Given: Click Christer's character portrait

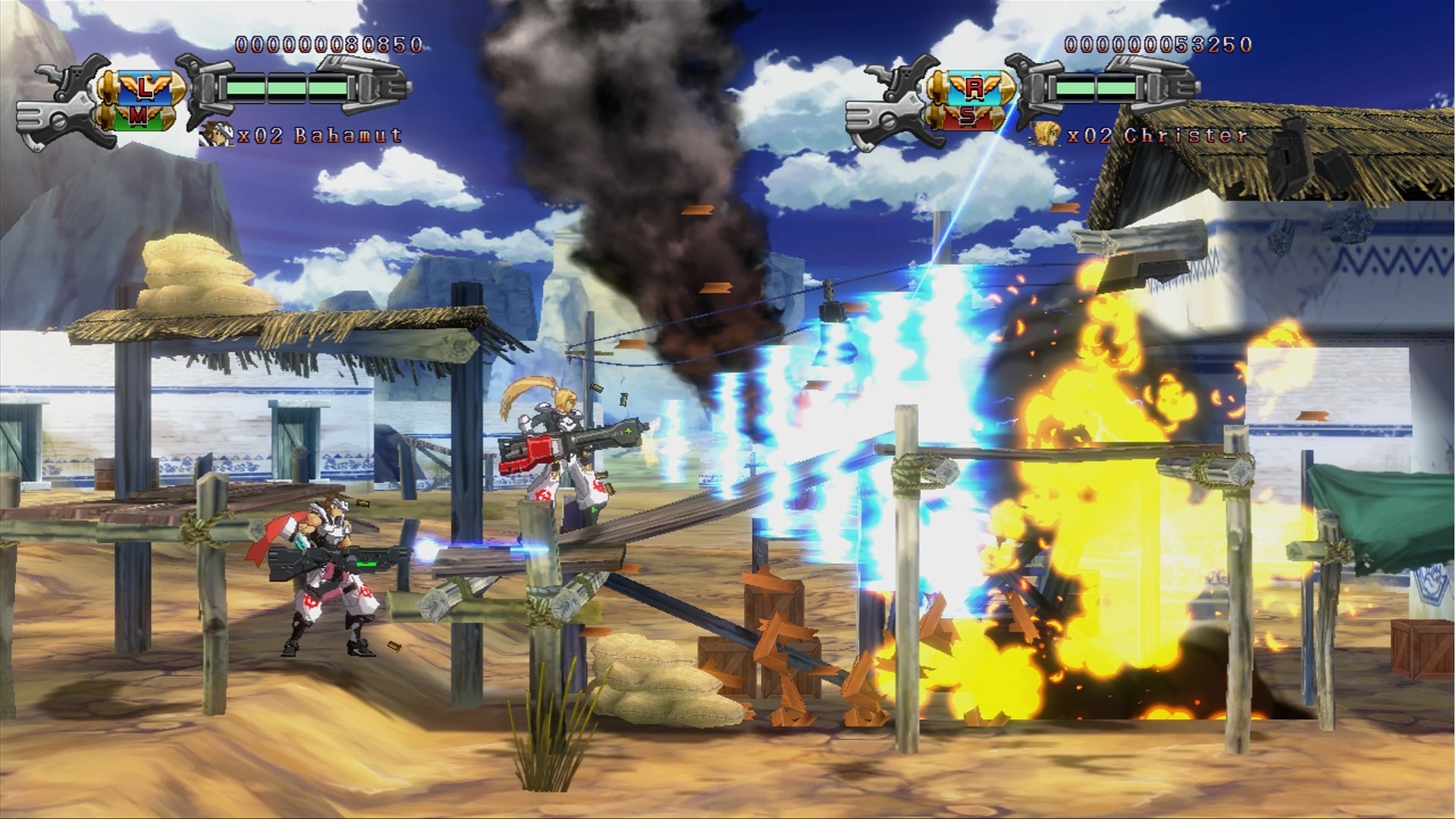Looking at the screenshot, I should point(1045,134).
